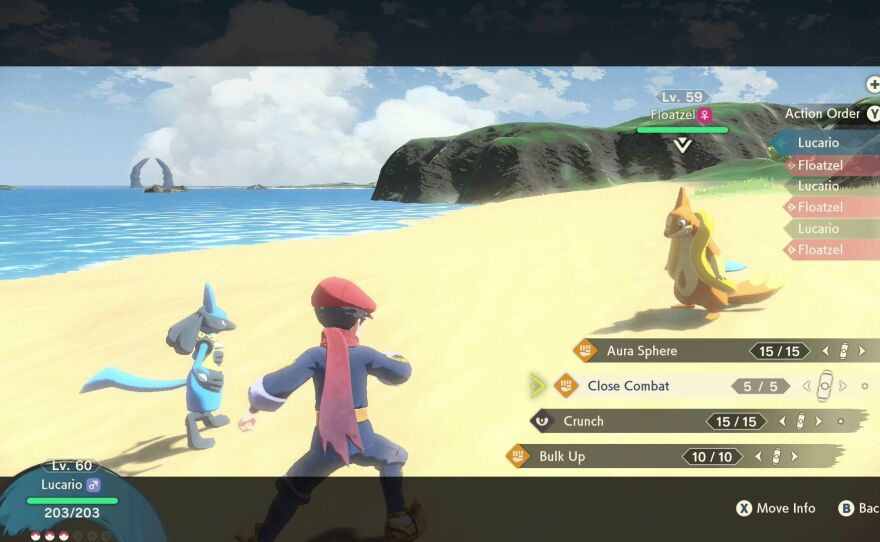Click the right style arrow on Crunch
Viewport: 880px width, 542px height.
pyautogui.click(x=818, y=421)
